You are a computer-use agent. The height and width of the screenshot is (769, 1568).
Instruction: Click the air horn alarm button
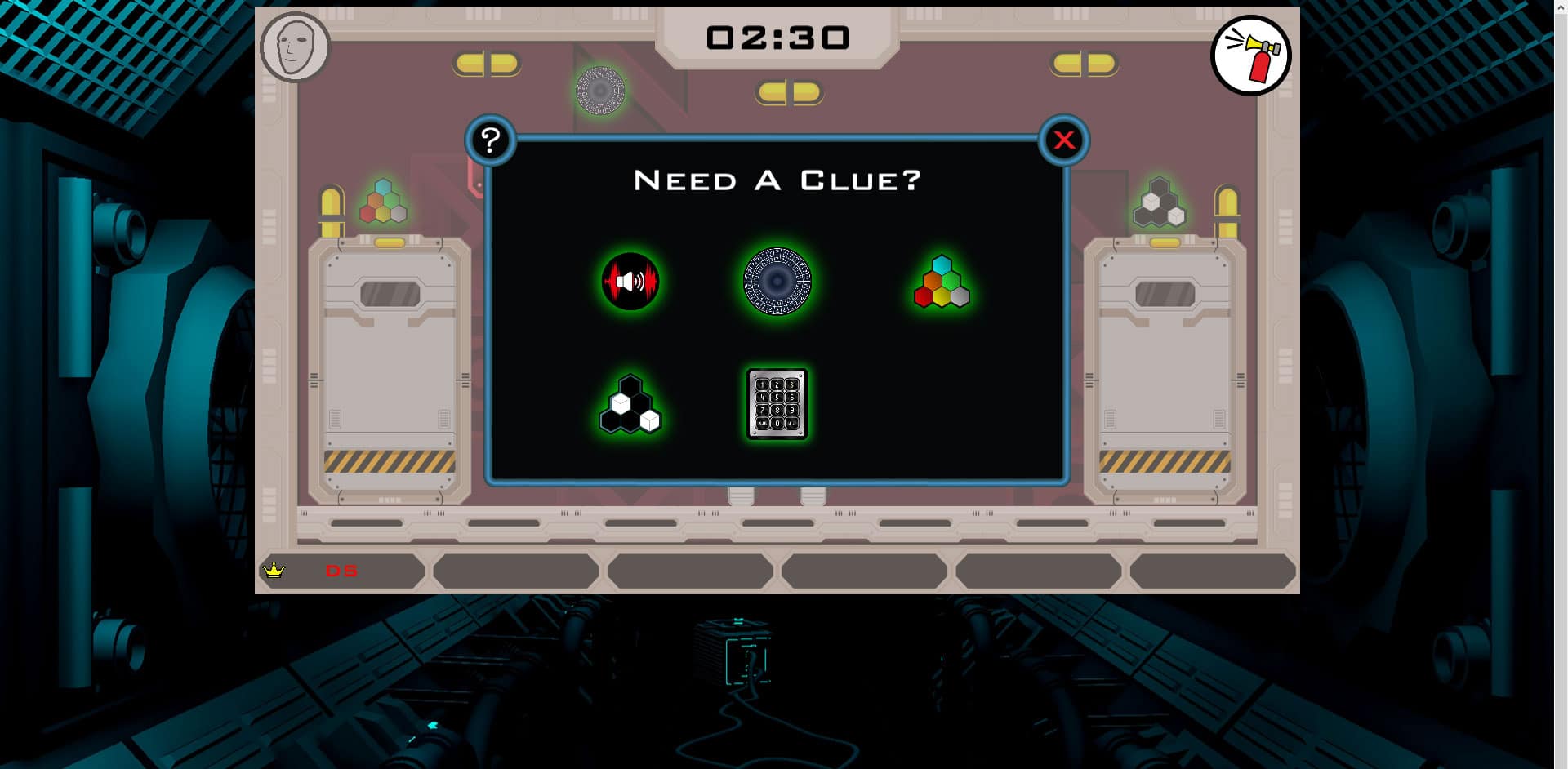click(1250, 56)
